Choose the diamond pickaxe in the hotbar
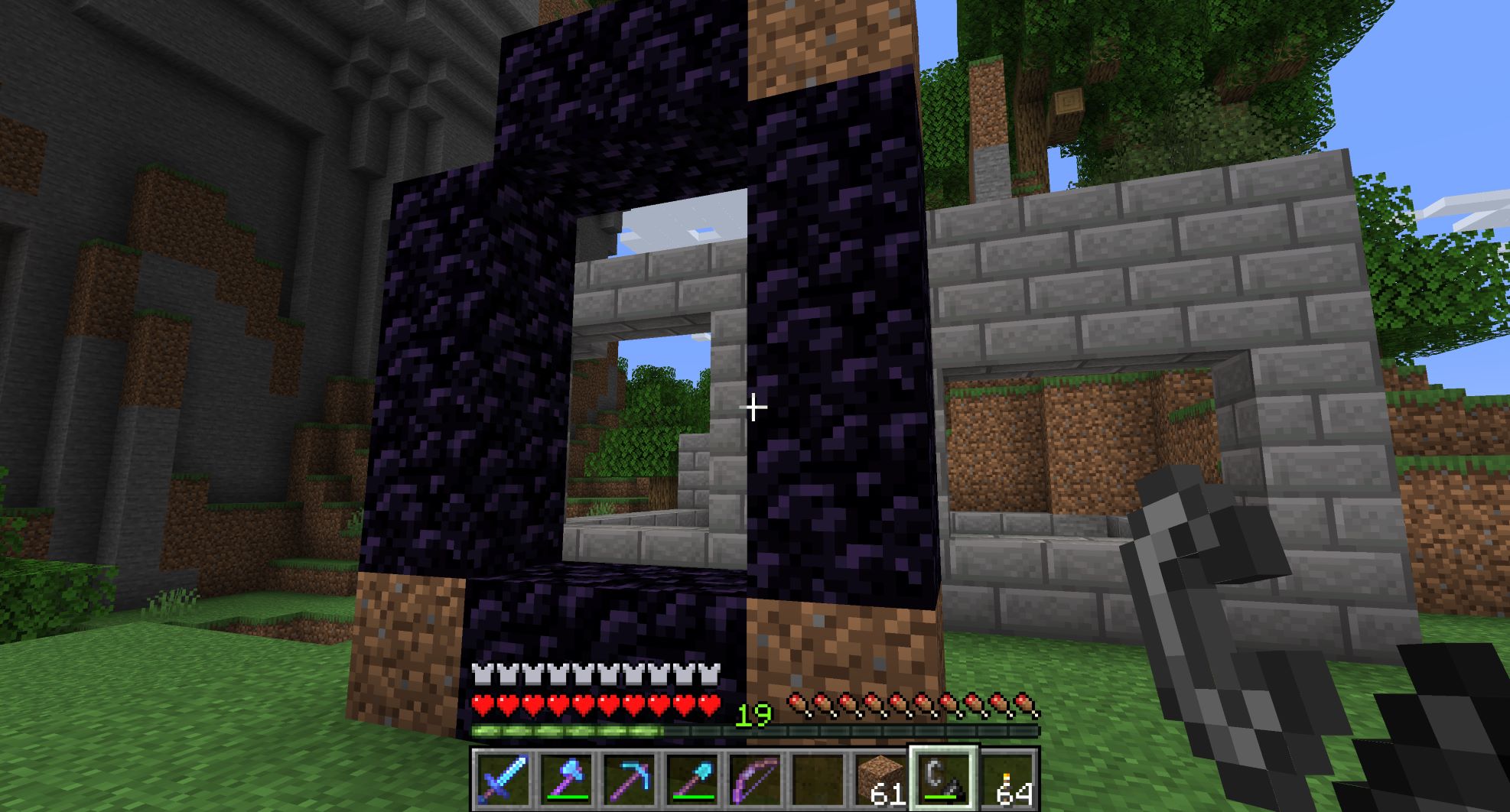 [x=628, y=779]
